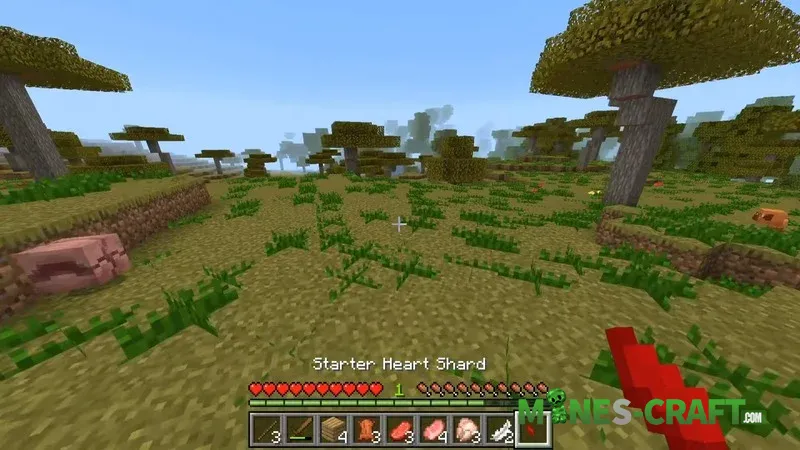Image resolution: width=800 pixels, height=450 pixels.
Task: Select the orange leather hide slot
Action: pyautogui.click(x=367, y=429)
